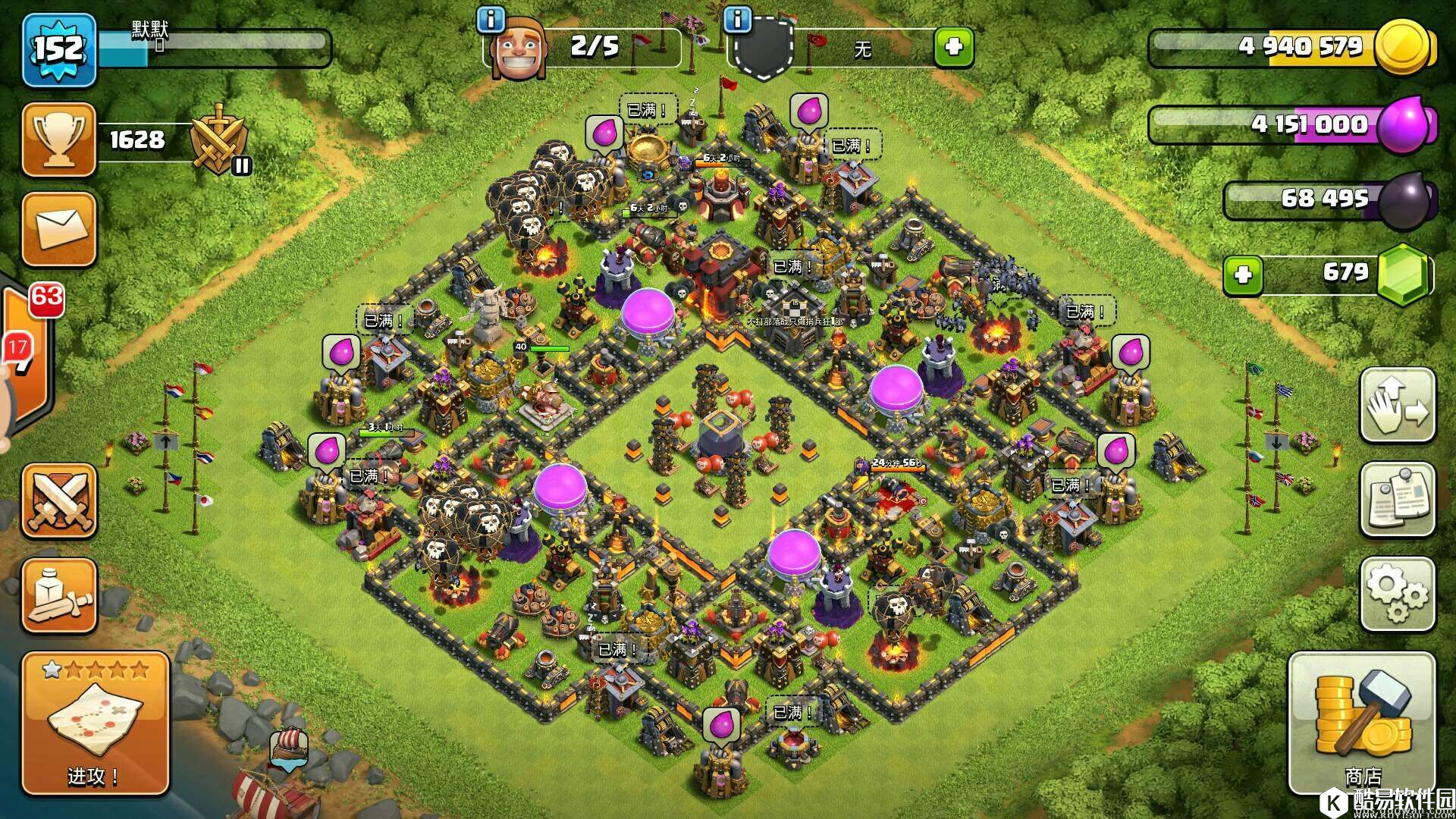Show builder info via blue i icon
The height and width of the screenshot is (819, 1456).
[491, 20]
